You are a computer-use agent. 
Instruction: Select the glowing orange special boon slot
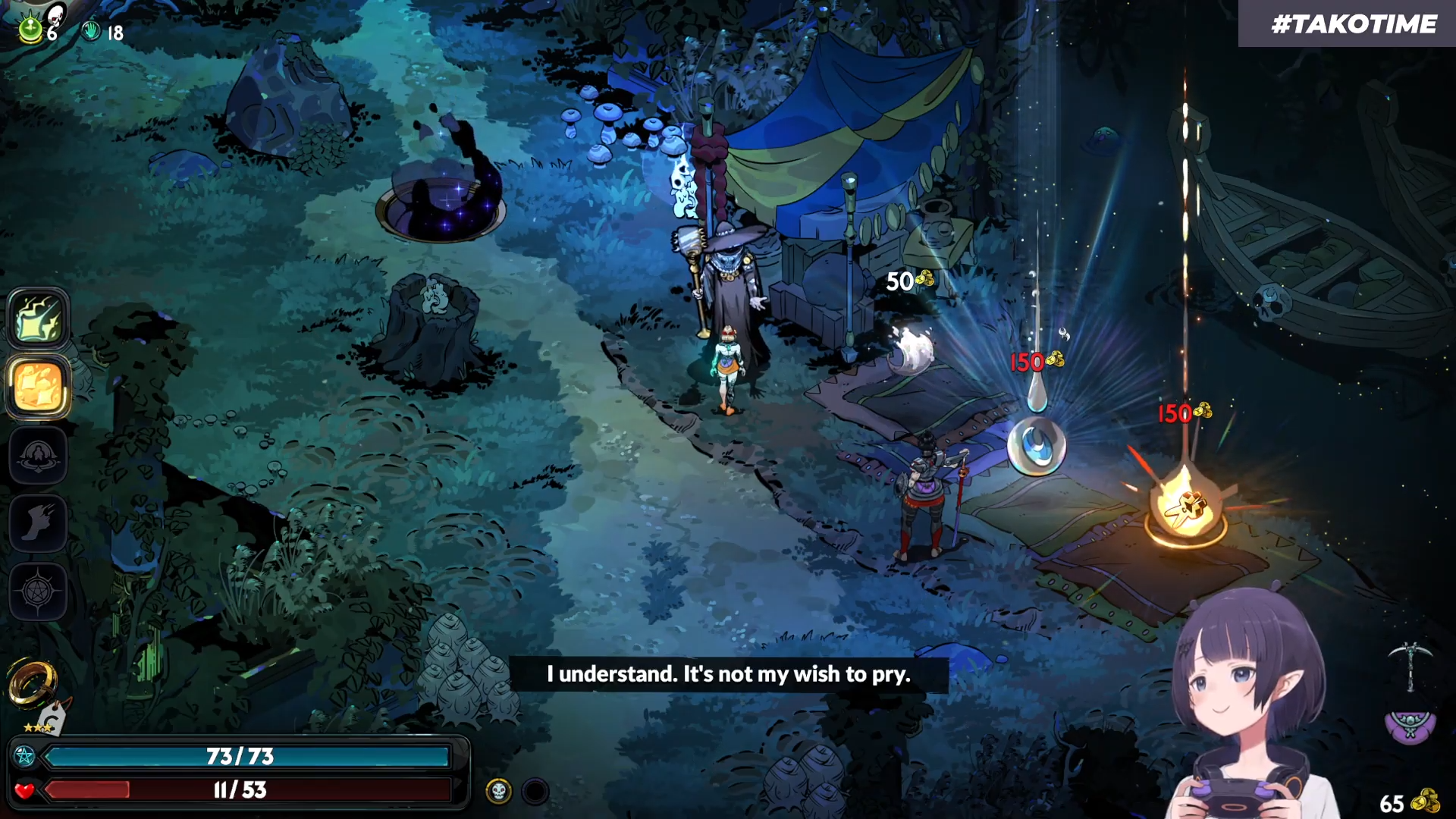(x=38, y=387)
